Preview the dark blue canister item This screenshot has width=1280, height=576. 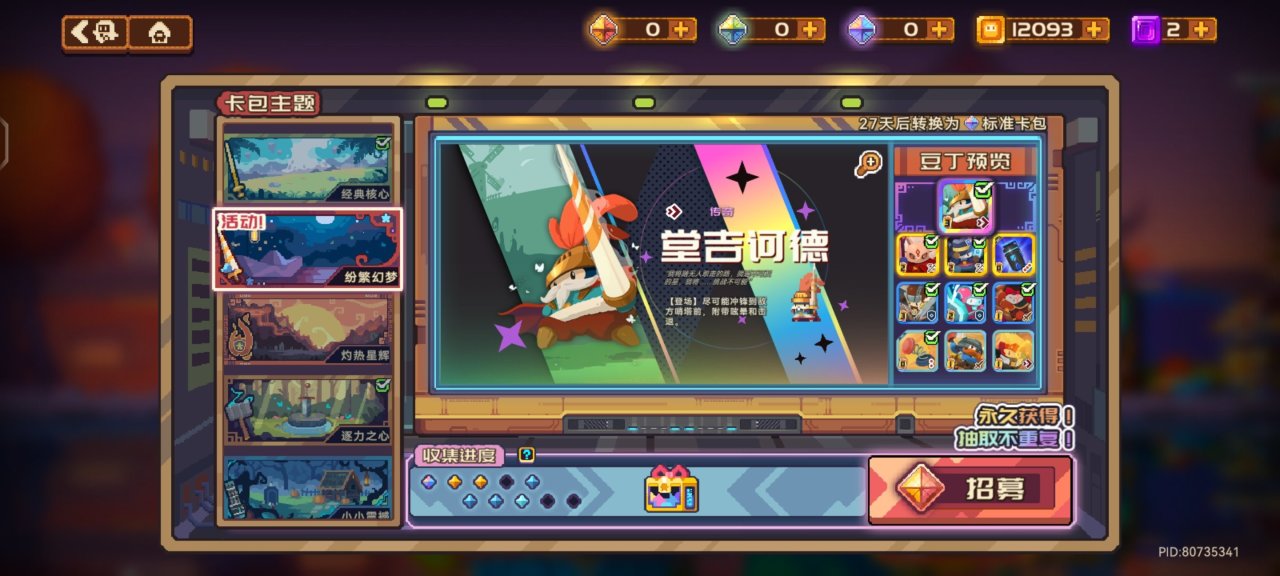(x=1013, y=255)
